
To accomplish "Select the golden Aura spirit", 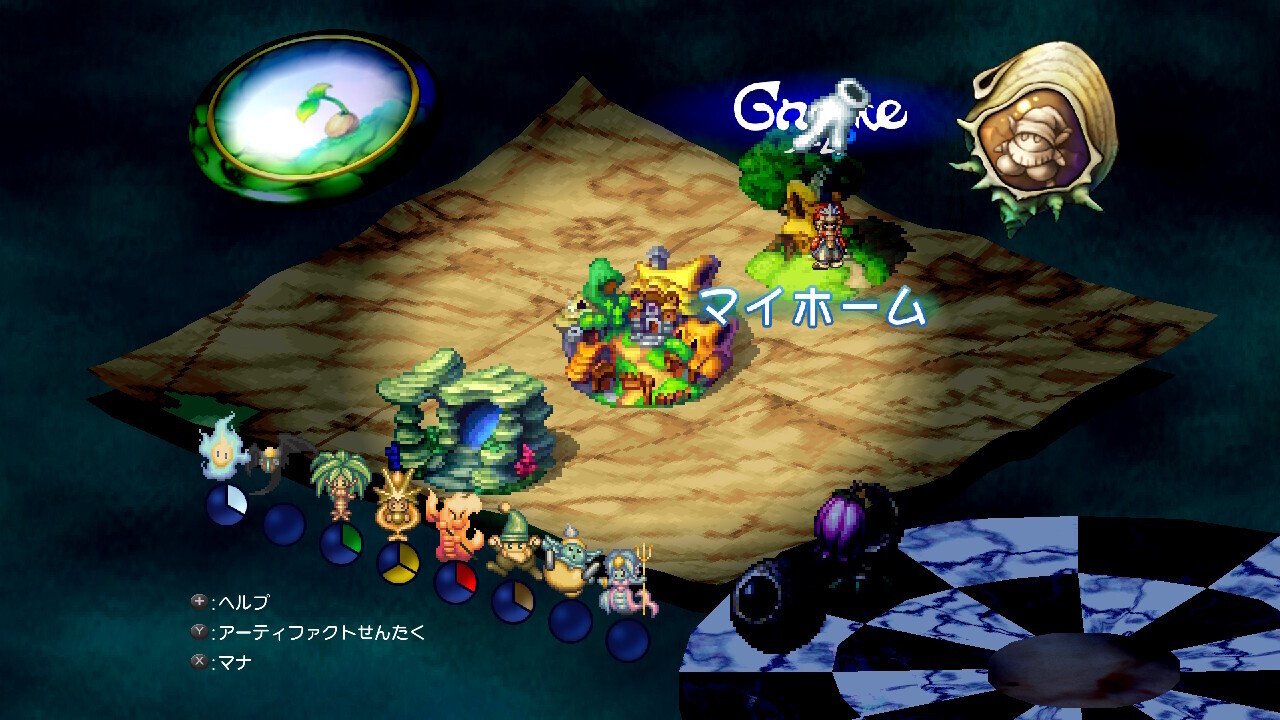I will click(x=398, y=500).
